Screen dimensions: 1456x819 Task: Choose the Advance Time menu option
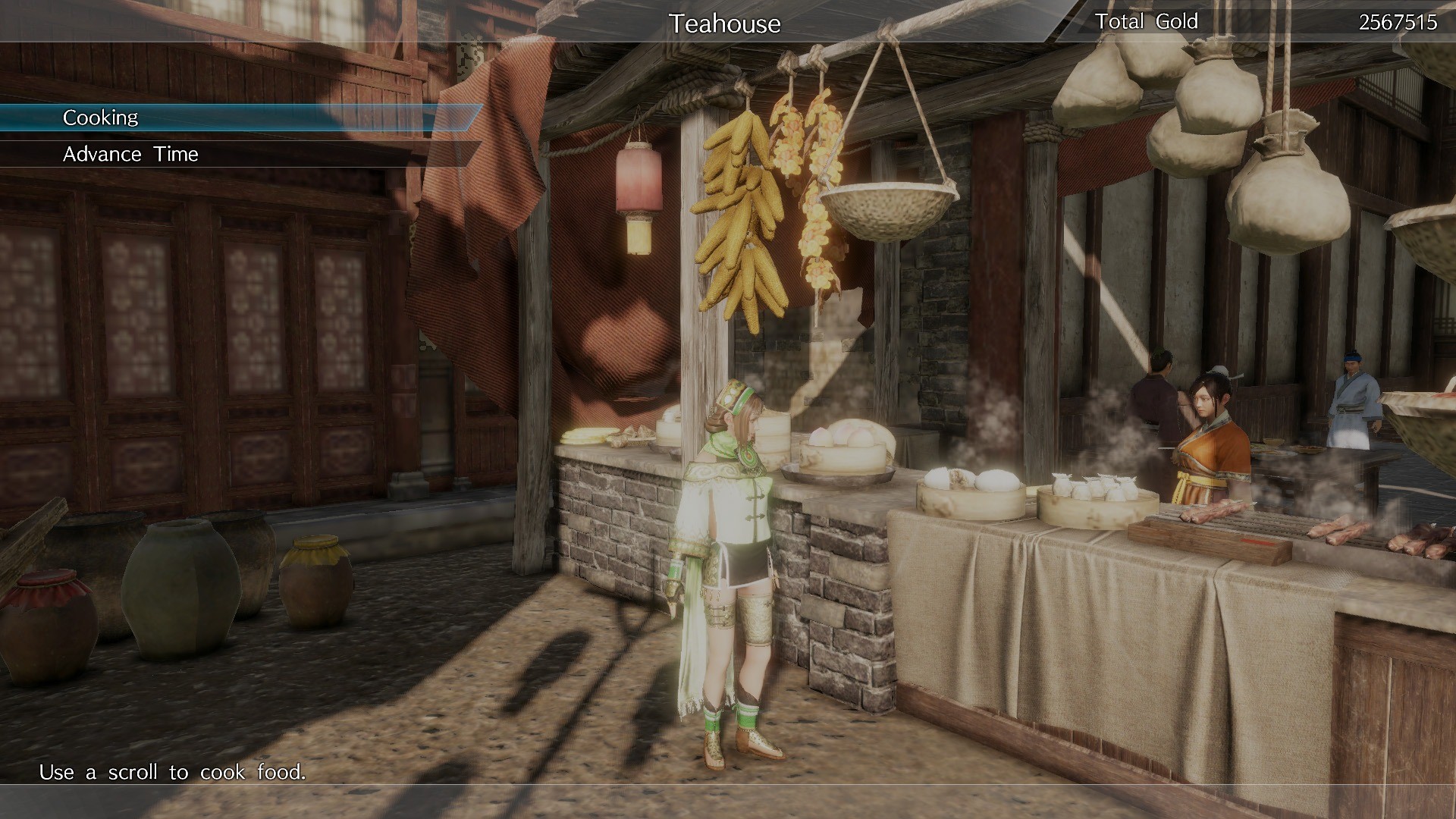coord(130,154)
